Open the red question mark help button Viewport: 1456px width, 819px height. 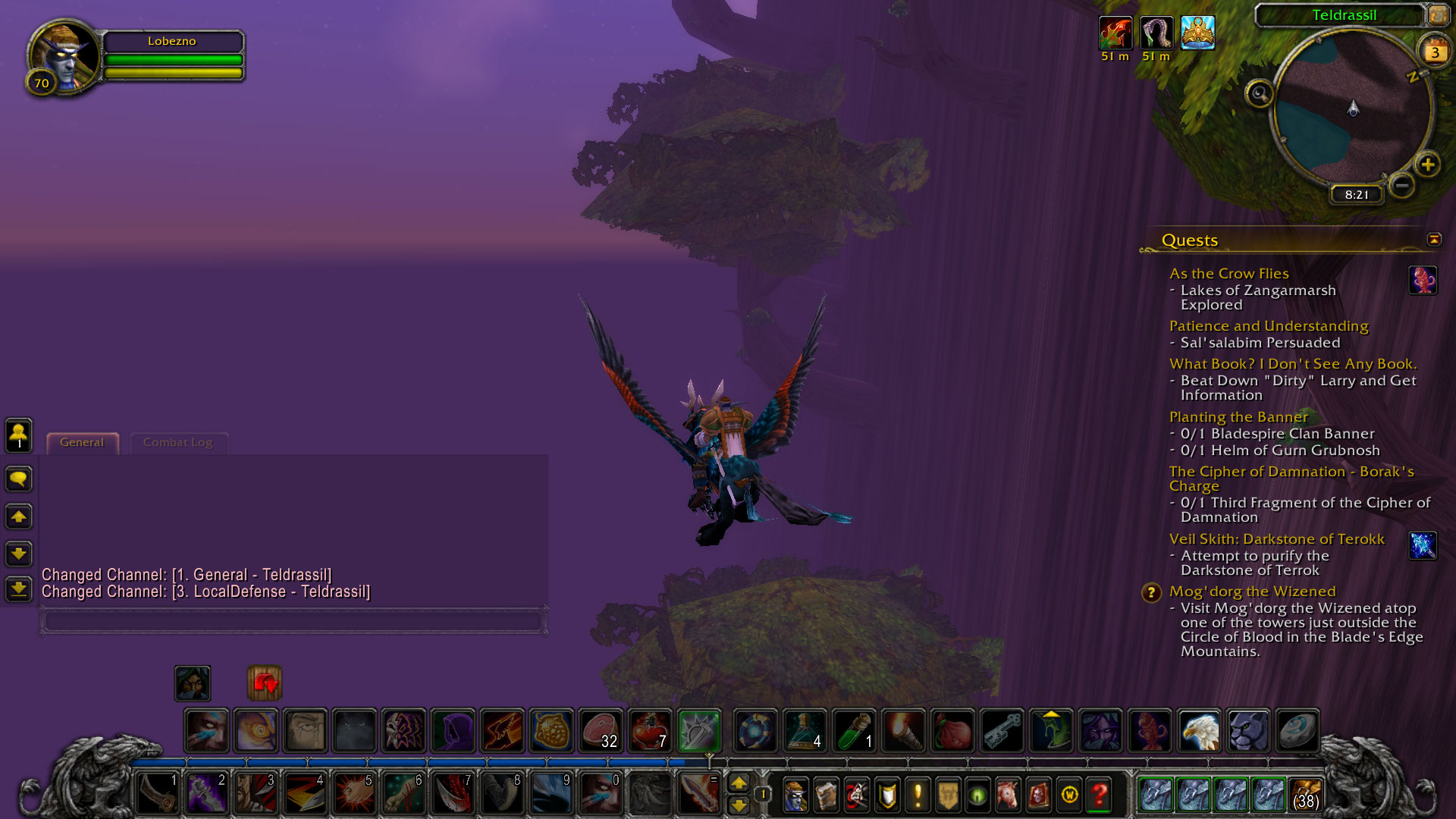[1099, 795]
